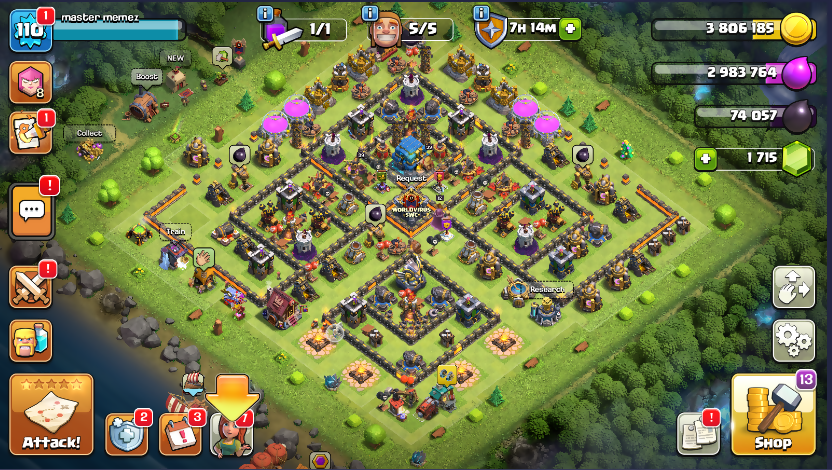
Task: Tap the Collect bubble
Action: click(x=90, y=133)
